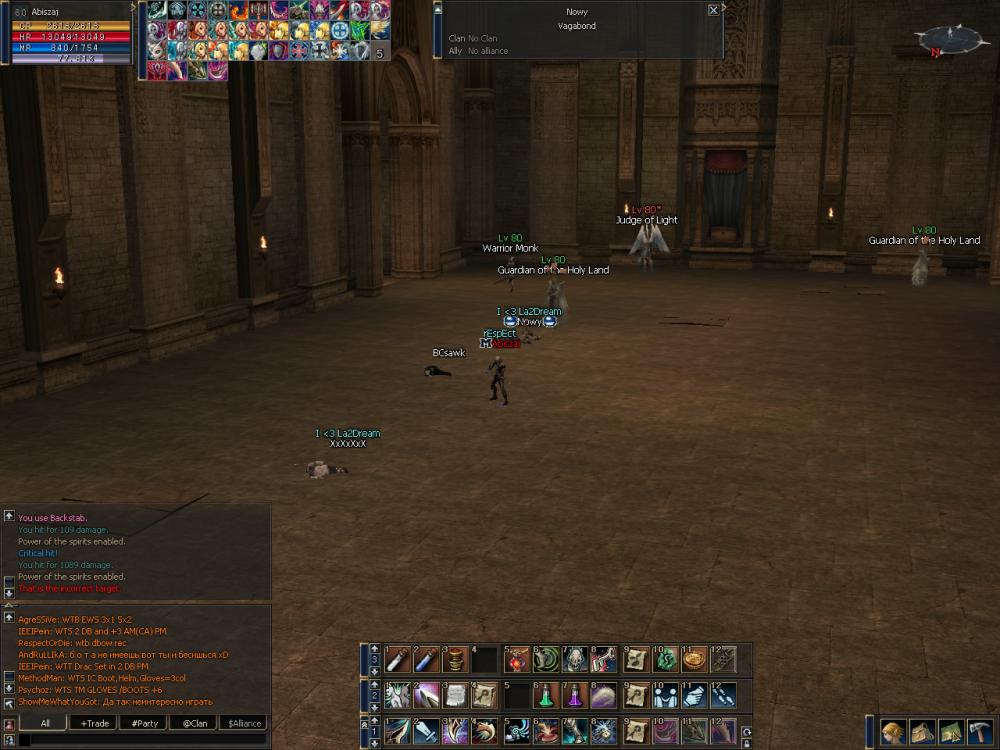
Task: Use the gold bowl item in top hotbar
Action: point(694,660)
